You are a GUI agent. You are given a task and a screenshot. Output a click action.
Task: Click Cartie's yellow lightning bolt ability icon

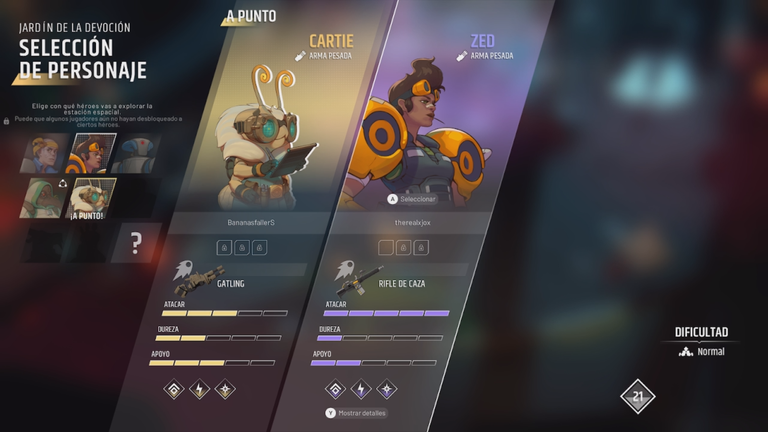199,390
